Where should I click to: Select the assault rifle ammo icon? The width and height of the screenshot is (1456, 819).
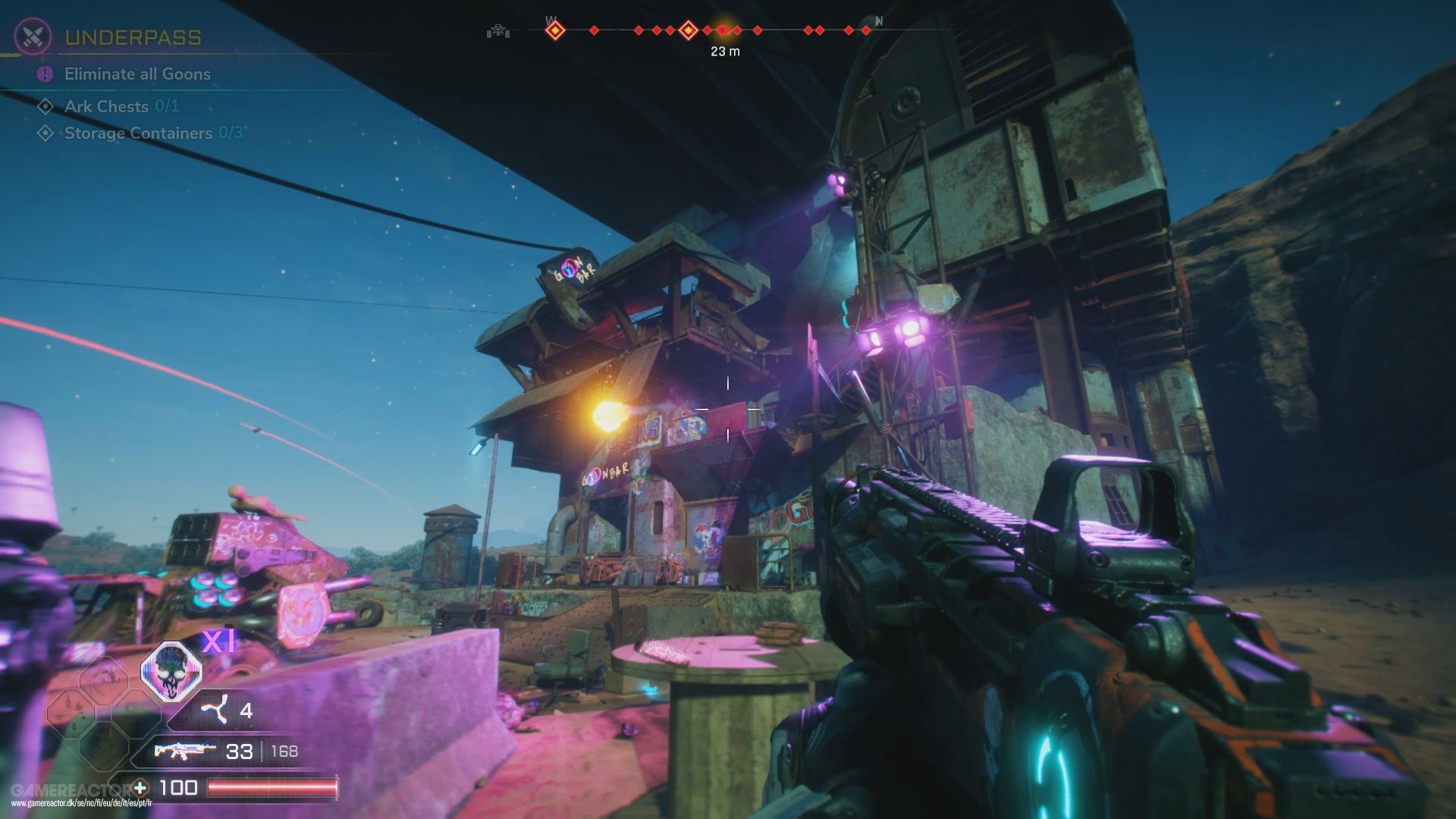click(x=180, y=752)
